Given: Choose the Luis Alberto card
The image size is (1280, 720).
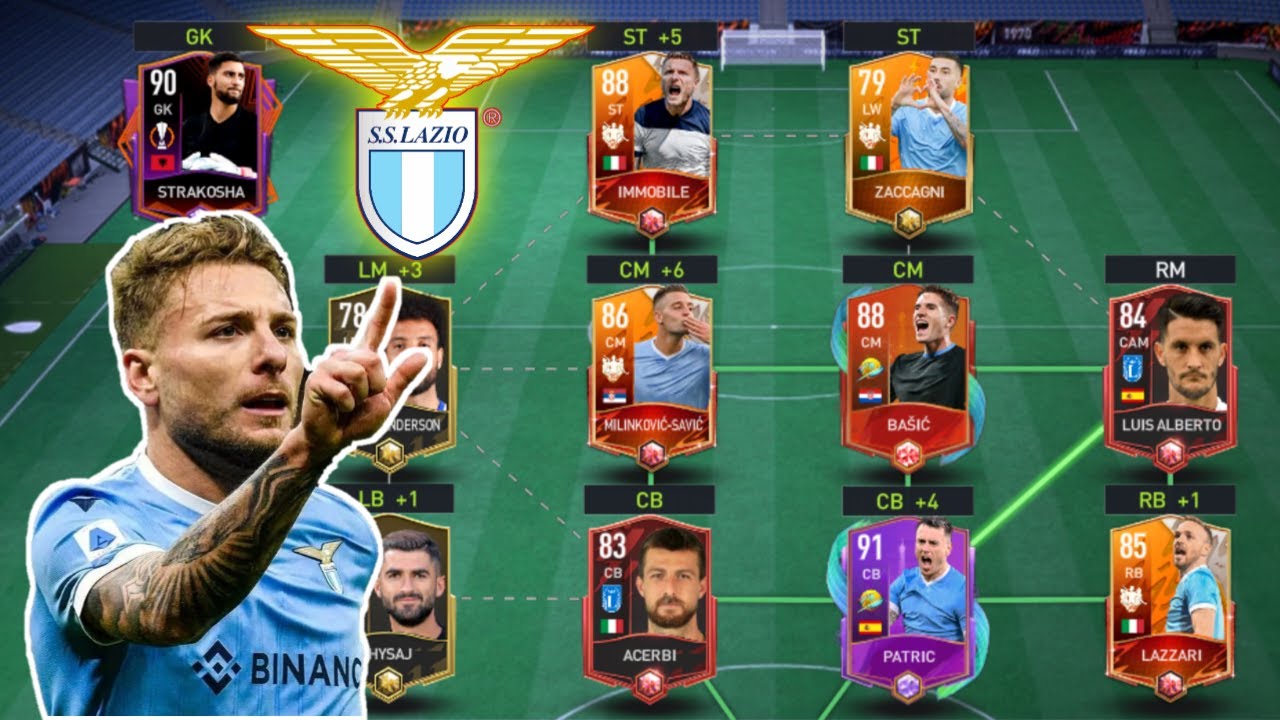Looking at the screenshot, I should click(1170, 372).
